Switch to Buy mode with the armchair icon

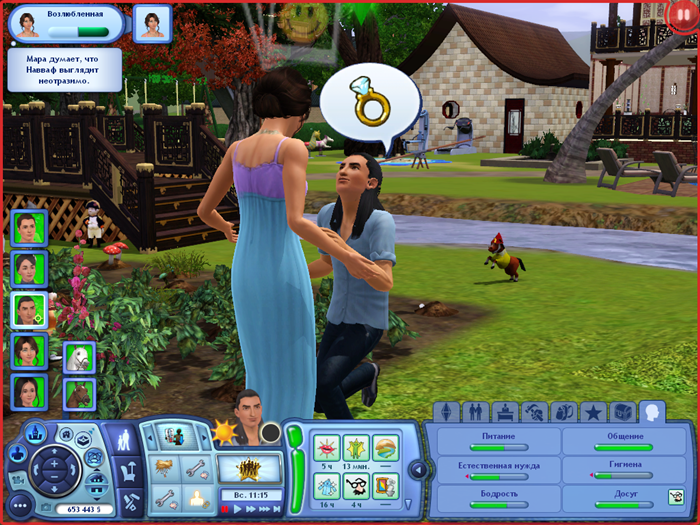coord(129,469)
